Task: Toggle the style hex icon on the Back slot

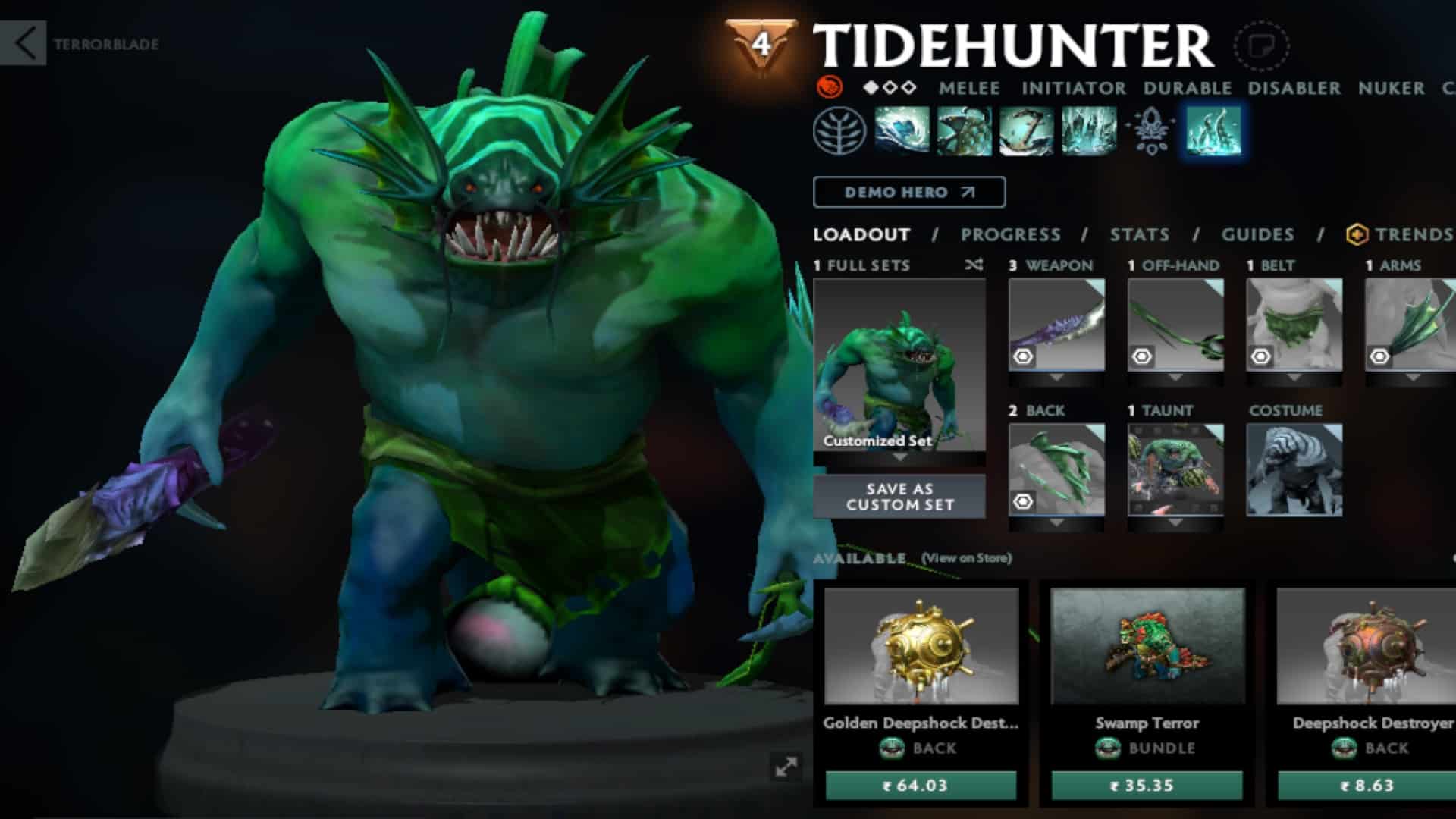Action: point(1023,500)
